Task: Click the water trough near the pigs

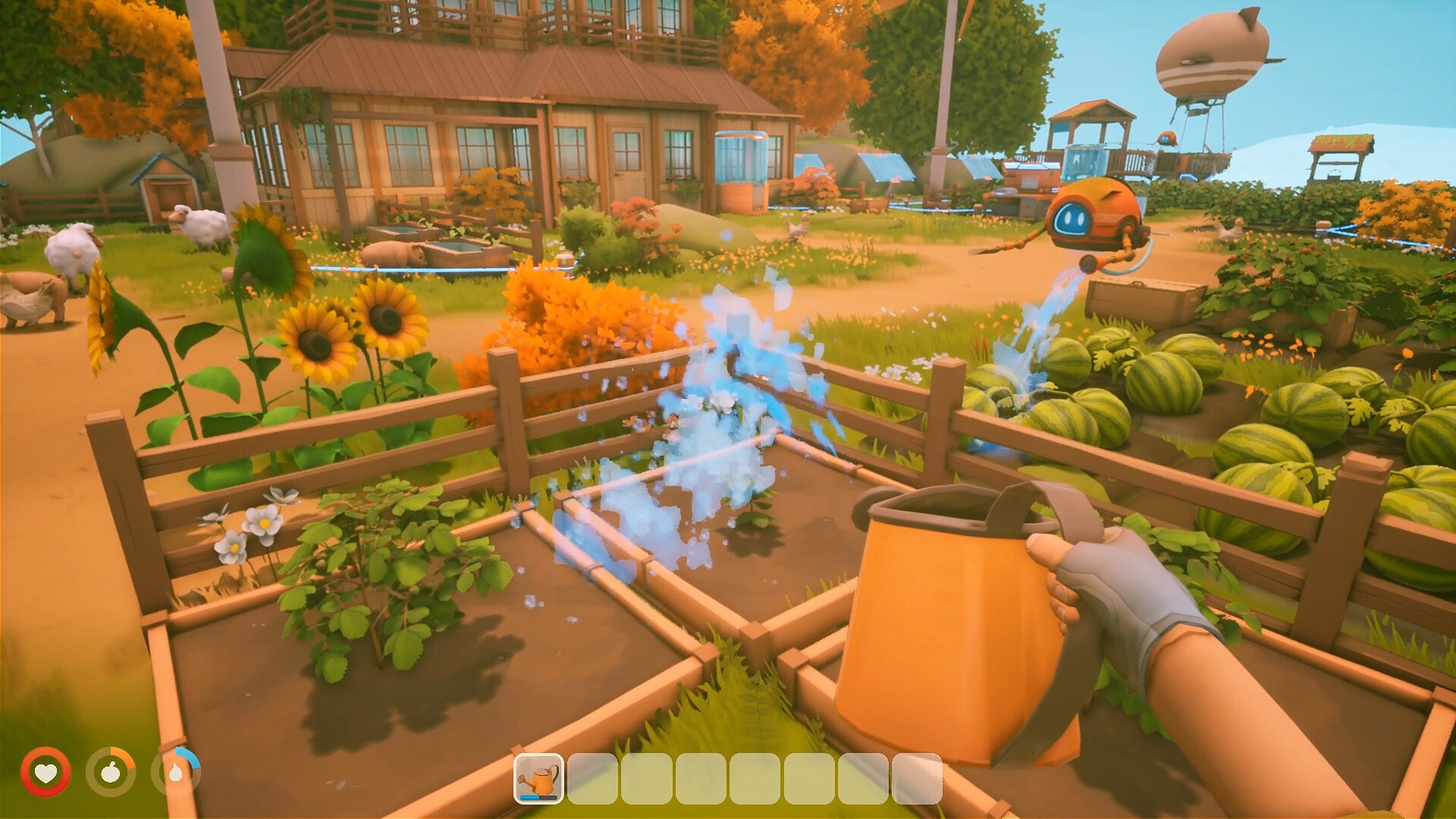Action: coord(455,246)
